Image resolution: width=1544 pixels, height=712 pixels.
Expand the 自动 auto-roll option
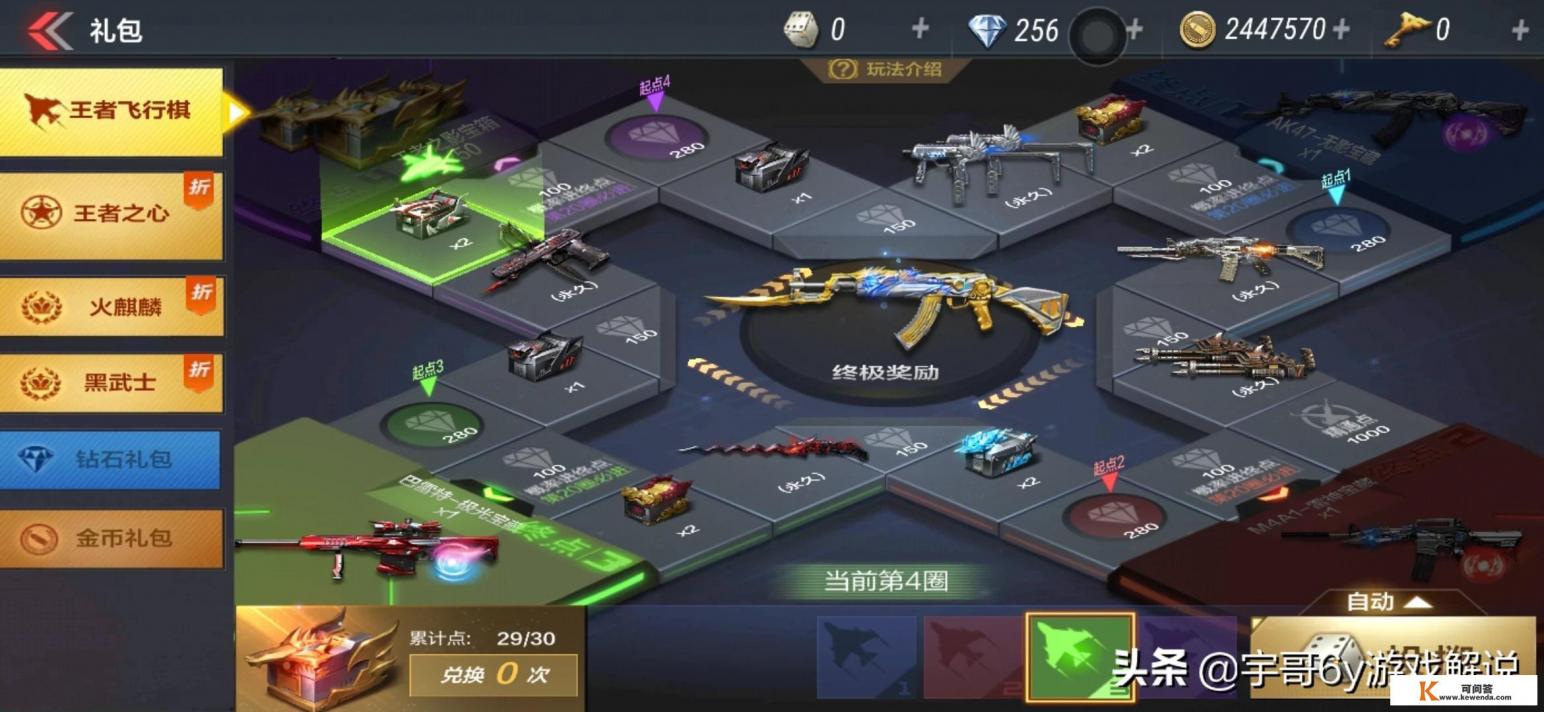coord(1389,602)
